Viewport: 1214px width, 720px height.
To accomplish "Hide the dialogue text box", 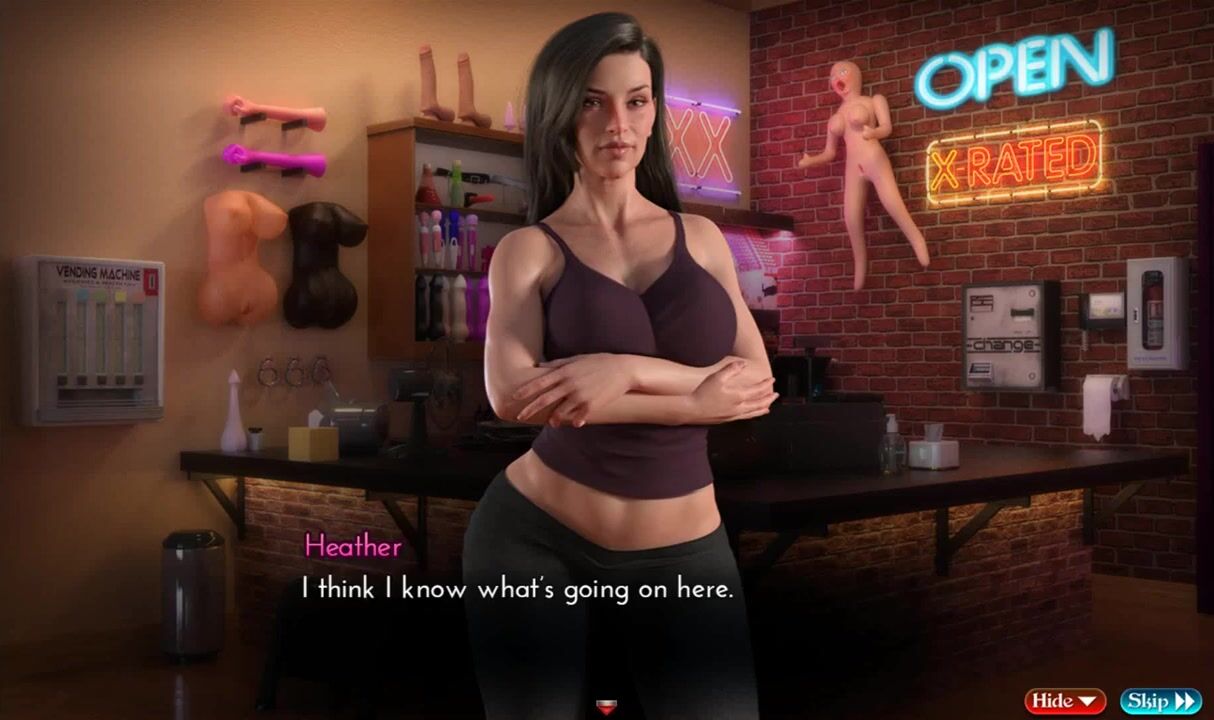I will (1064, 701).
